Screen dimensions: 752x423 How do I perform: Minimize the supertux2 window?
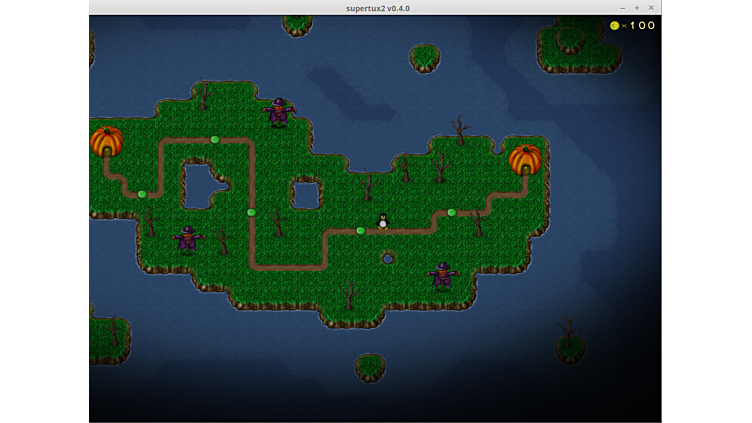621,8
